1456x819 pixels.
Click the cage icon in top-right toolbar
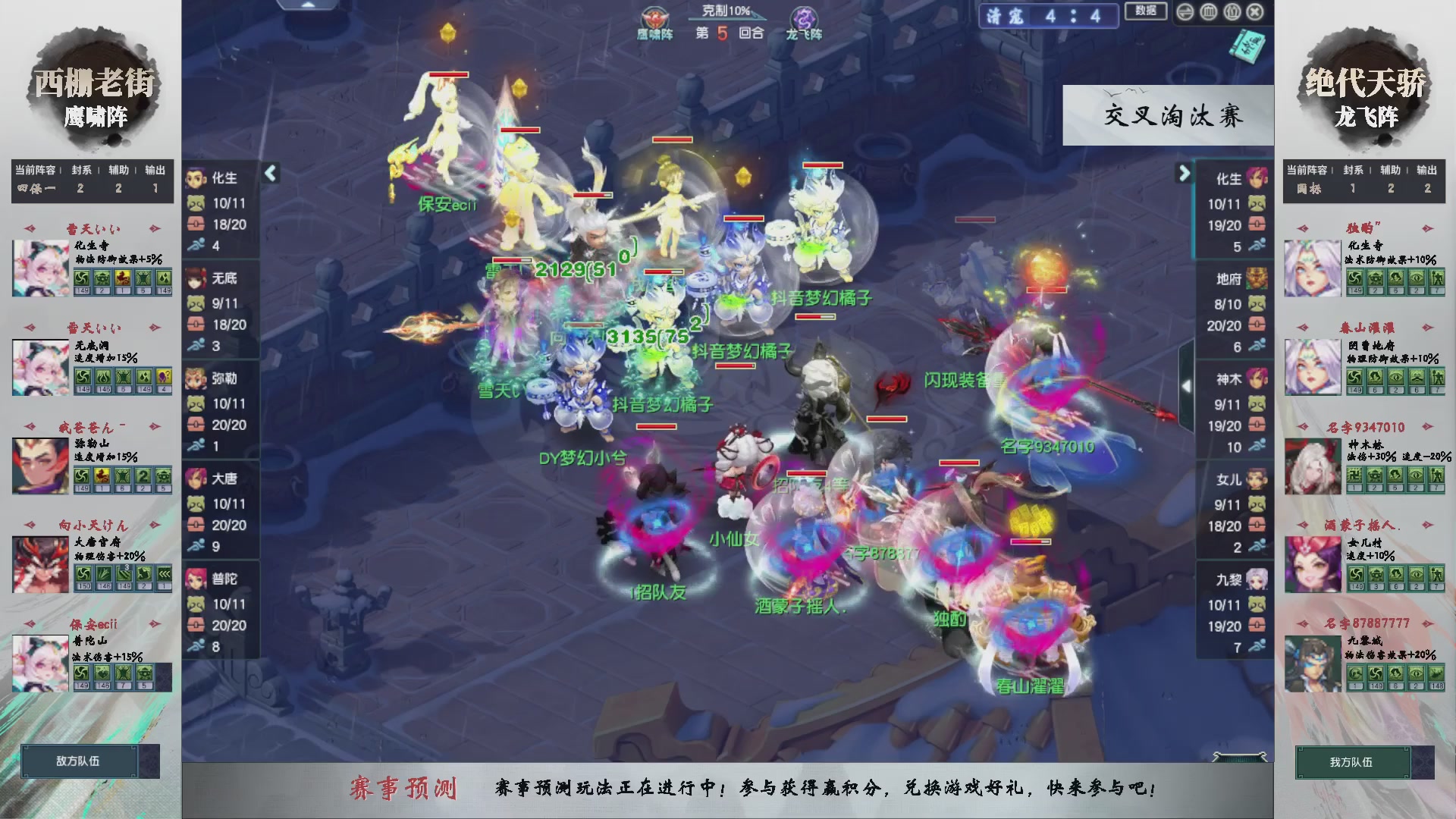[x=1208, y=11]
